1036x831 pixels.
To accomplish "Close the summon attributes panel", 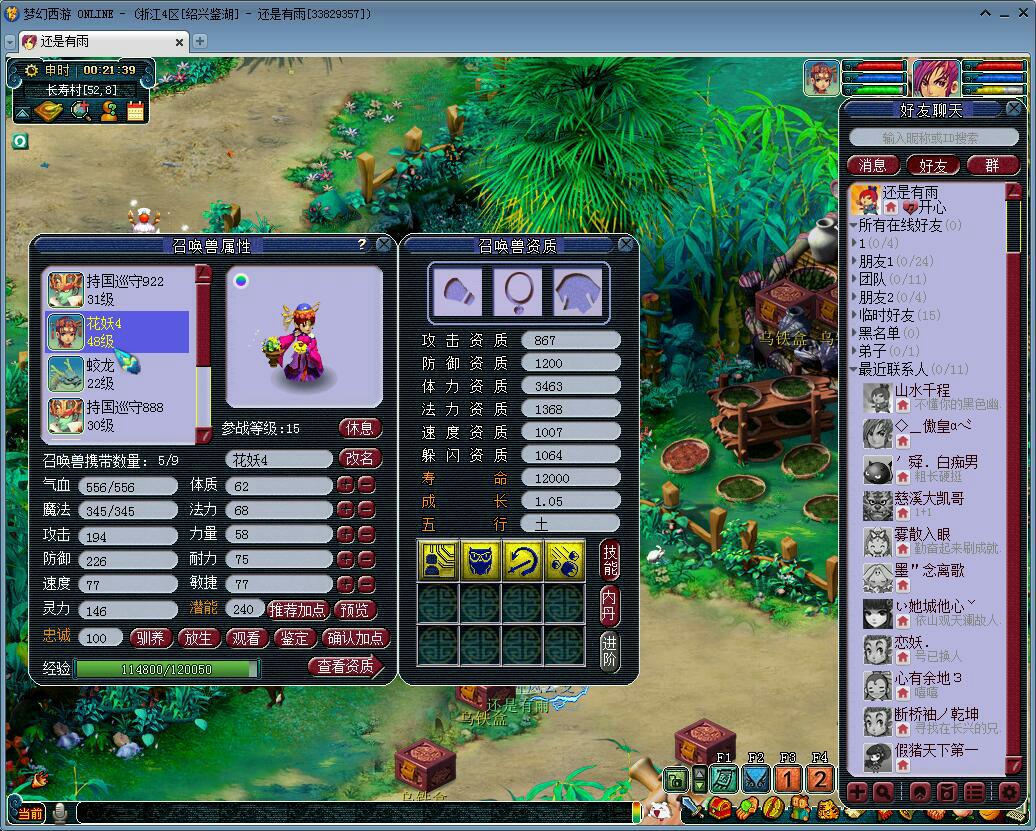I will click(384, 244).
